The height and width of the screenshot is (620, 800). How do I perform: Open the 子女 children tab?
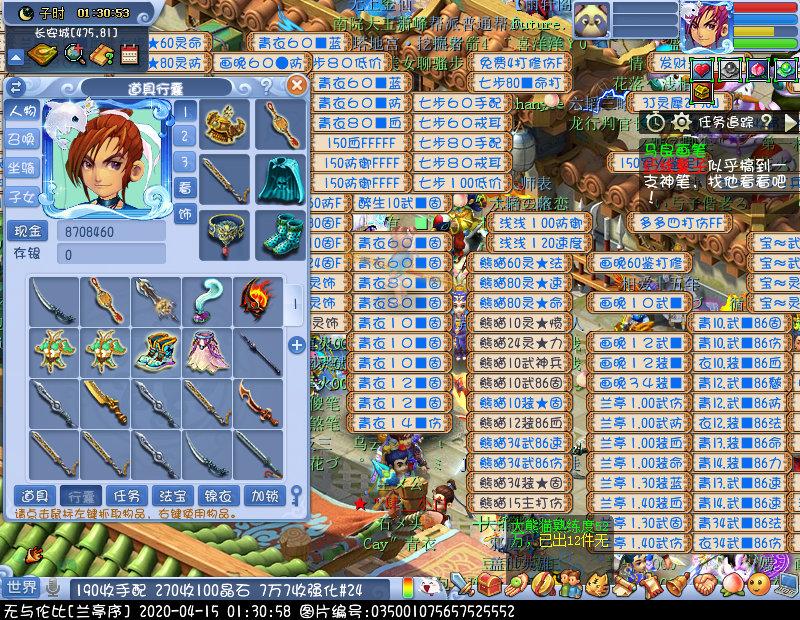point(22,196)
